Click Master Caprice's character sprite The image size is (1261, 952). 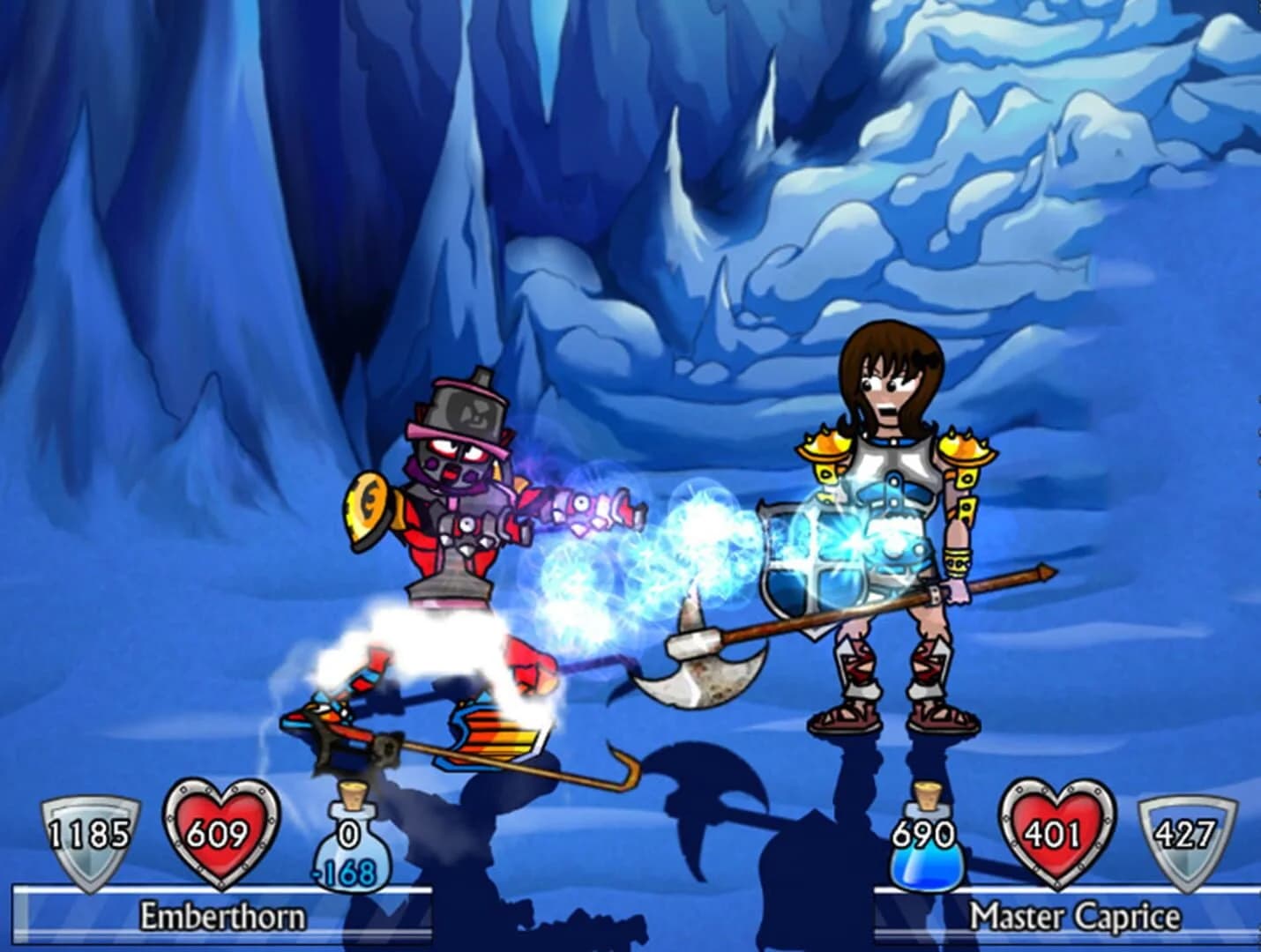coord(891,511)
